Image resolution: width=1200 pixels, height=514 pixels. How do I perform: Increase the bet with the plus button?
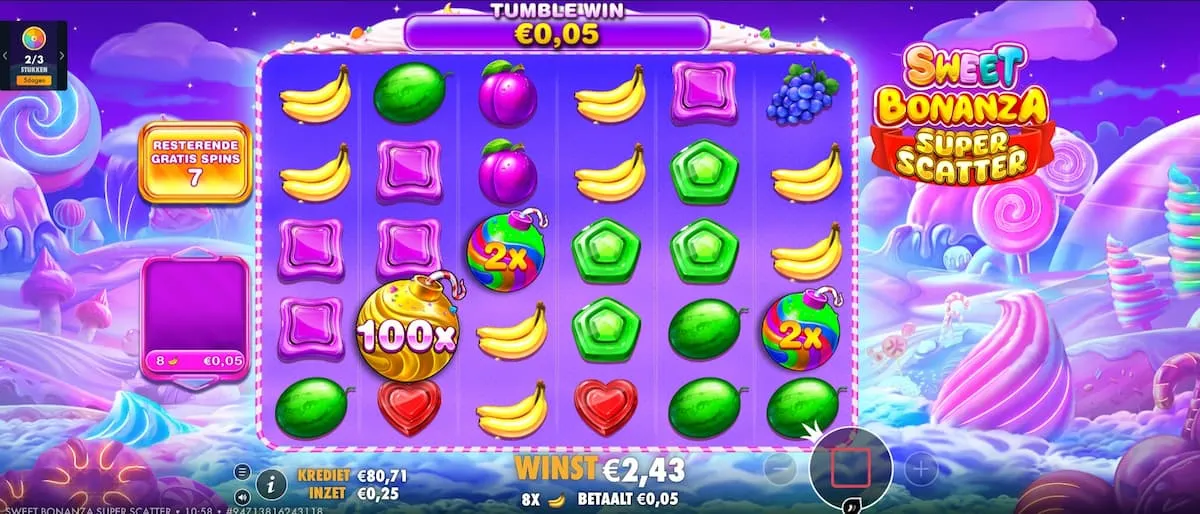pos(921,467)
